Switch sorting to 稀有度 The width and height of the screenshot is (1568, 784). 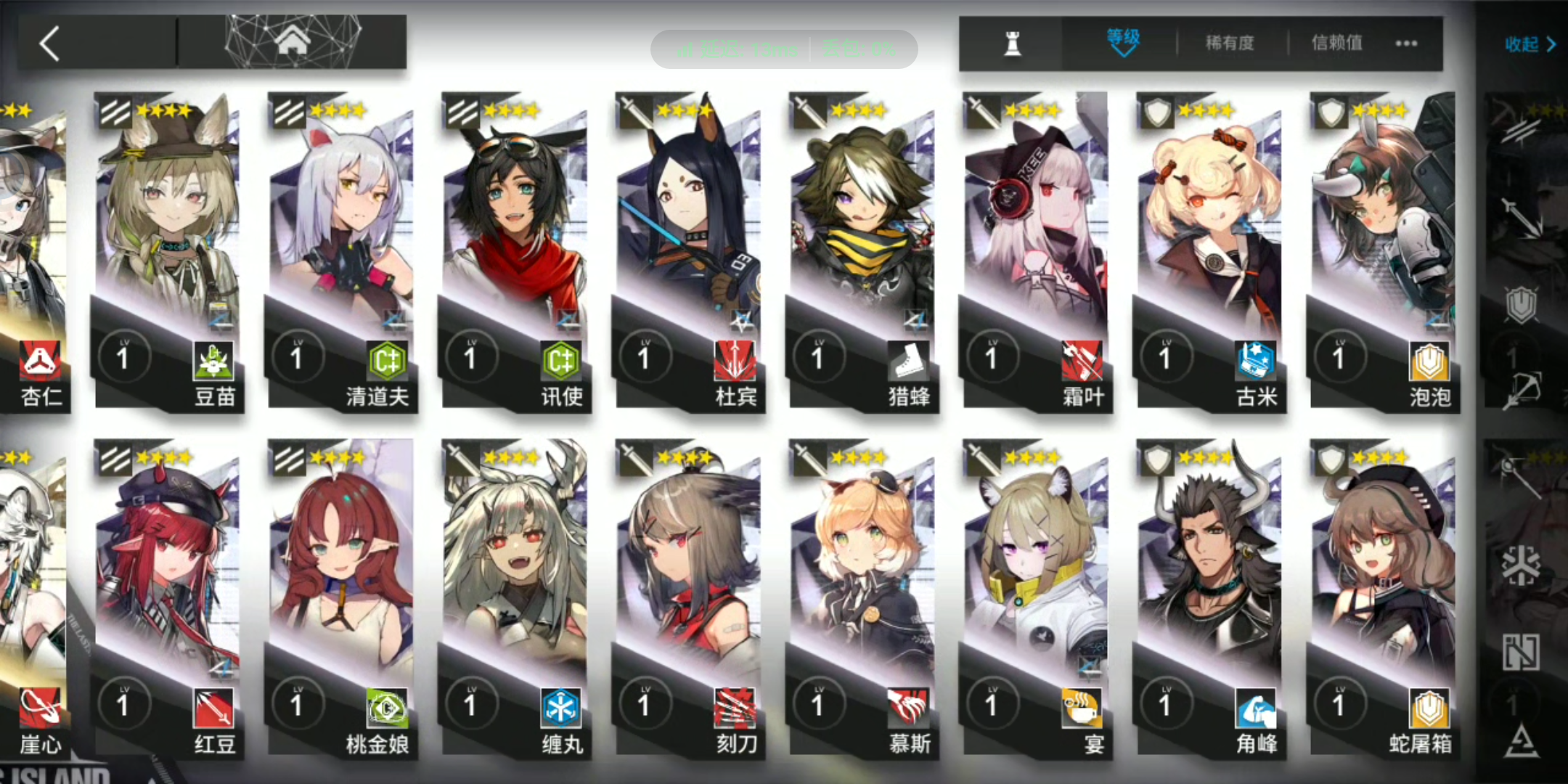pos(1230,42)
